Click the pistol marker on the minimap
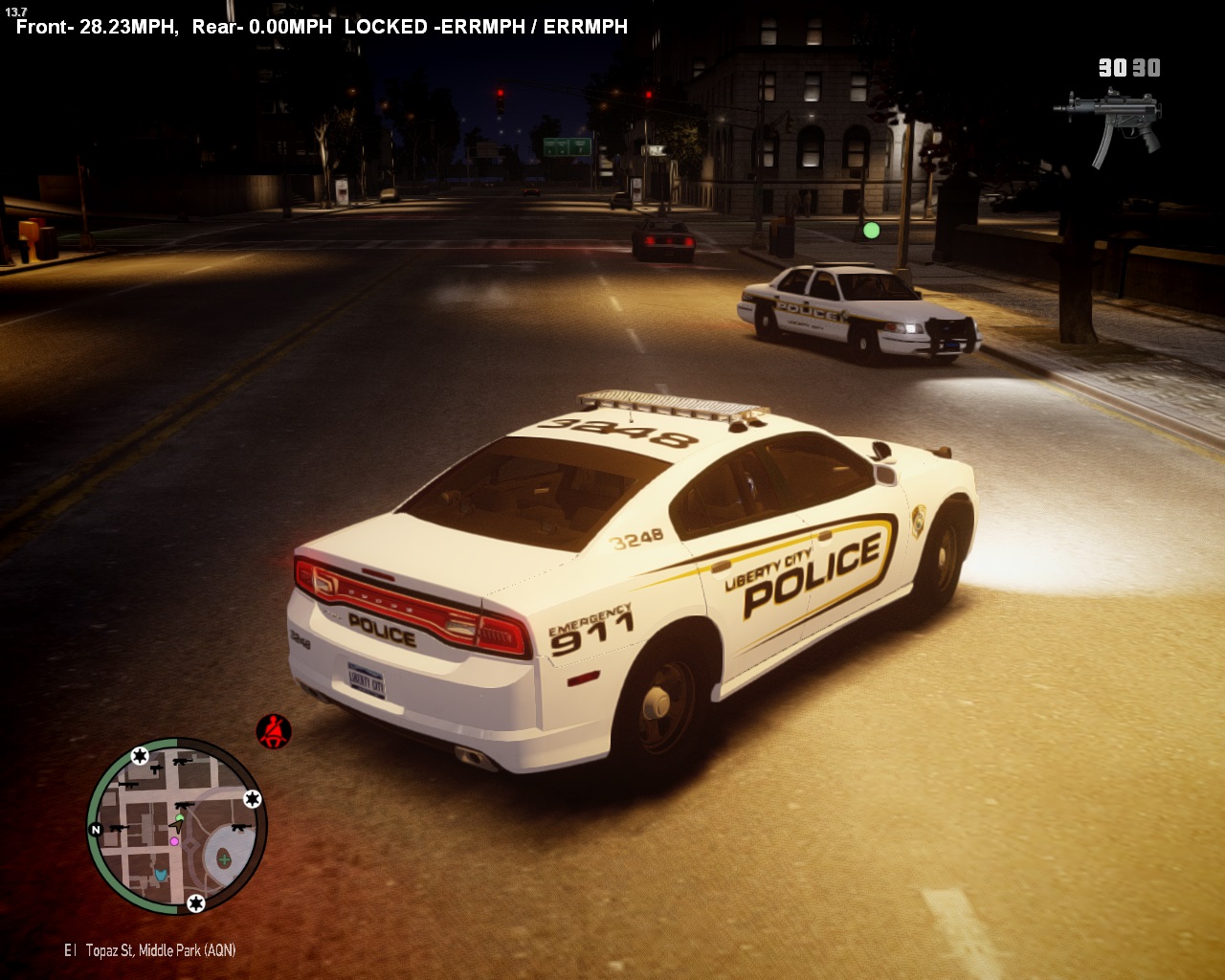Image resolution: width=1225 pixels, height=980 pixels. (156, 768)
